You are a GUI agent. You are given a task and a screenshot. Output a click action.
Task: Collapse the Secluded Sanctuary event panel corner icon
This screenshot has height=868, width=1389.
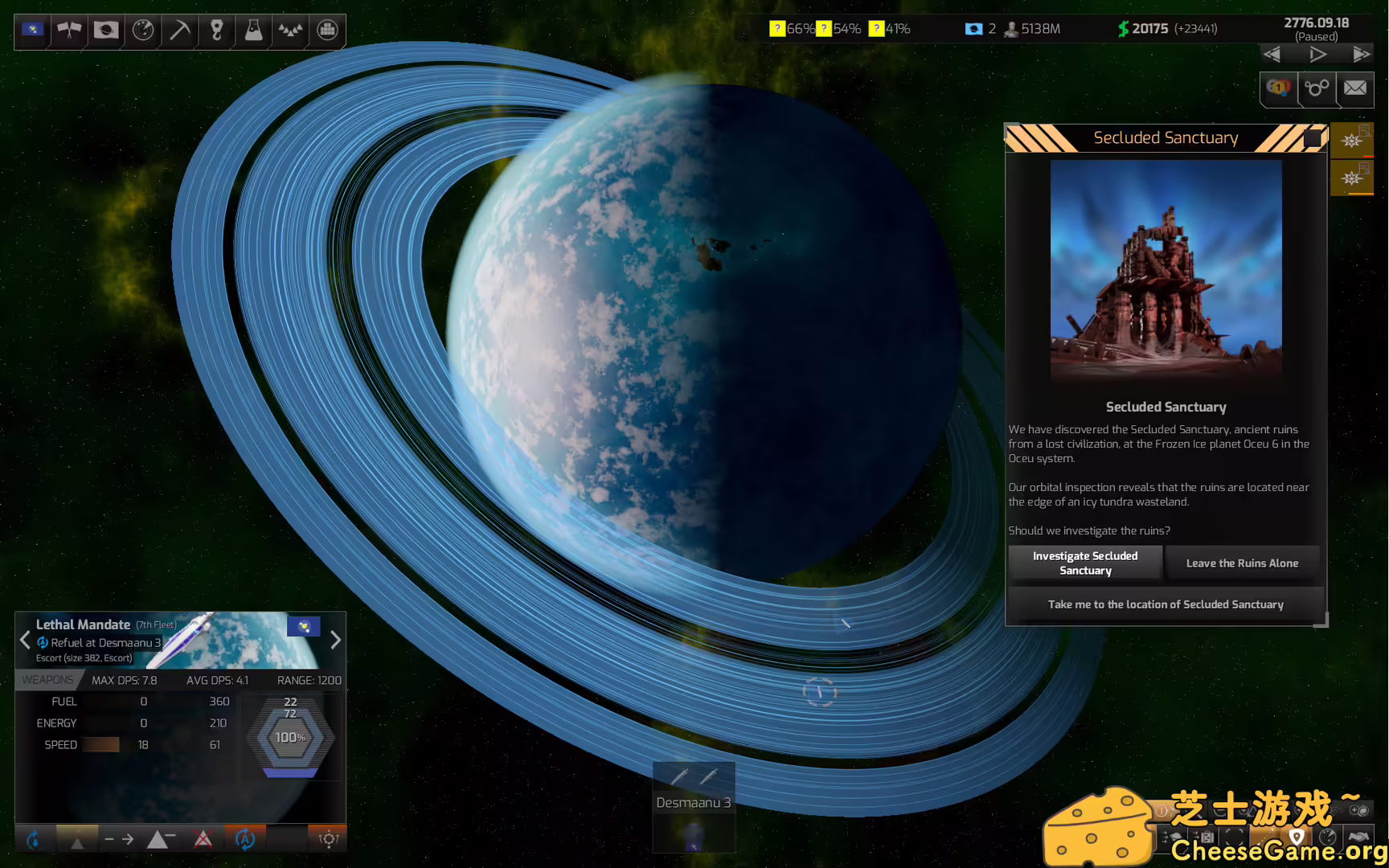coord(1315,138)
